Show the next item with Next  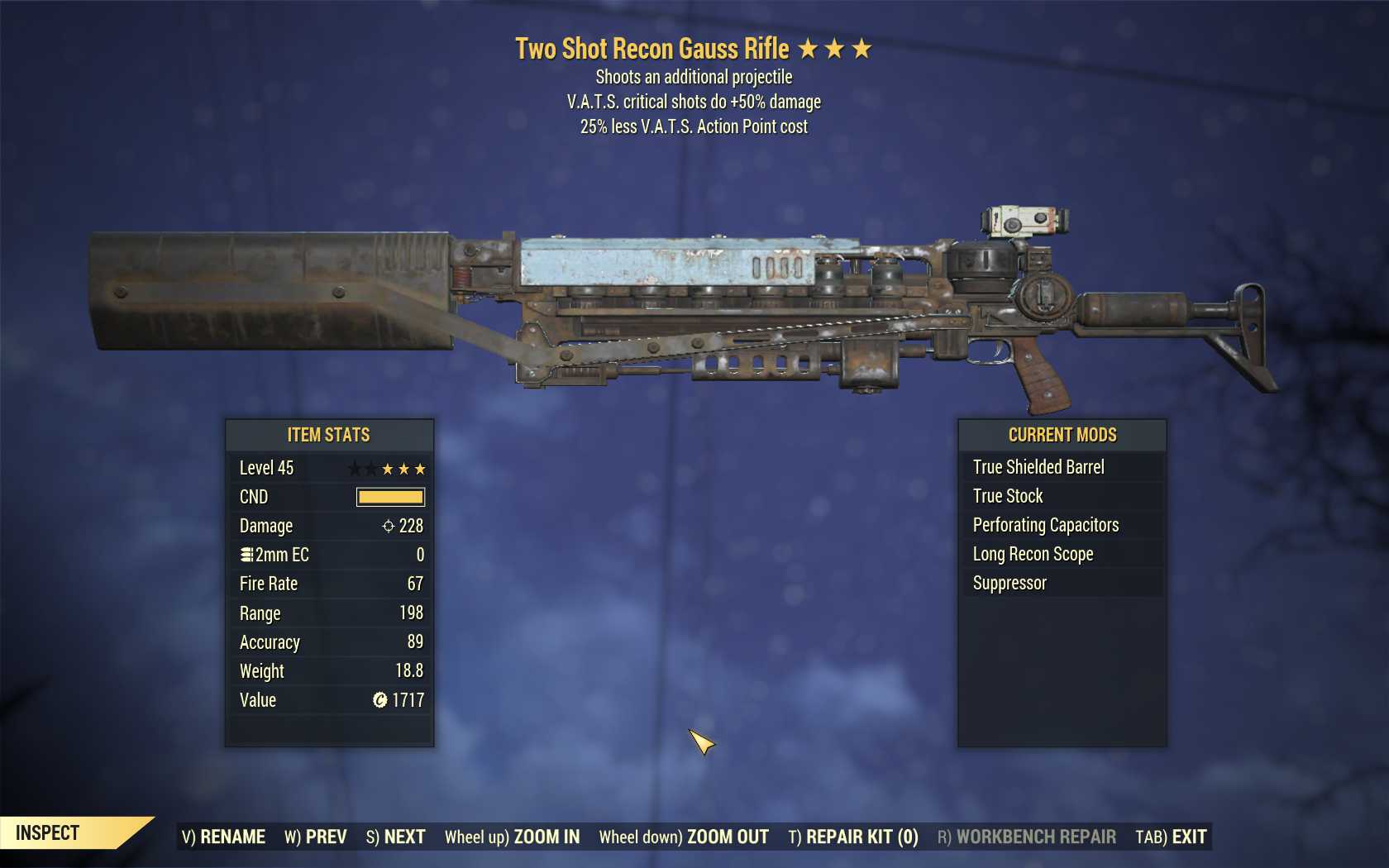coord(395,837)
